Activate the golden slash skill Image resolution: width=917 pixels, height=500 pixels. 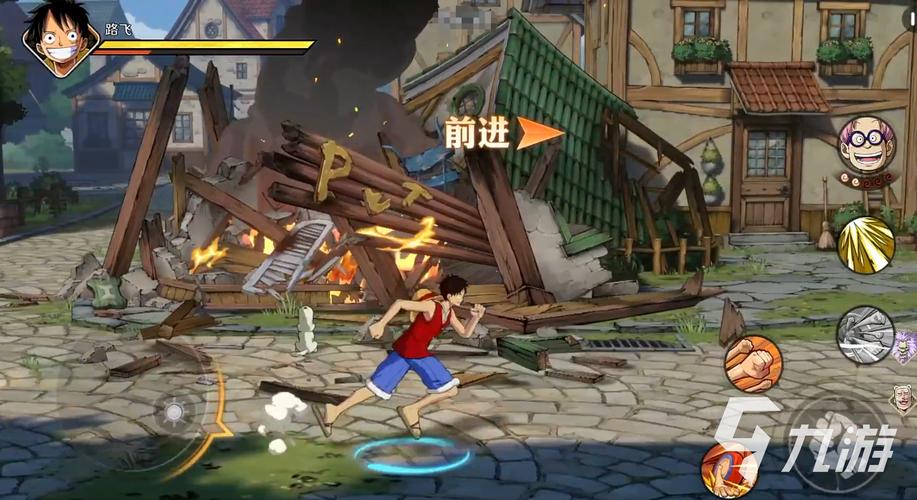click(x=865, y=244)
